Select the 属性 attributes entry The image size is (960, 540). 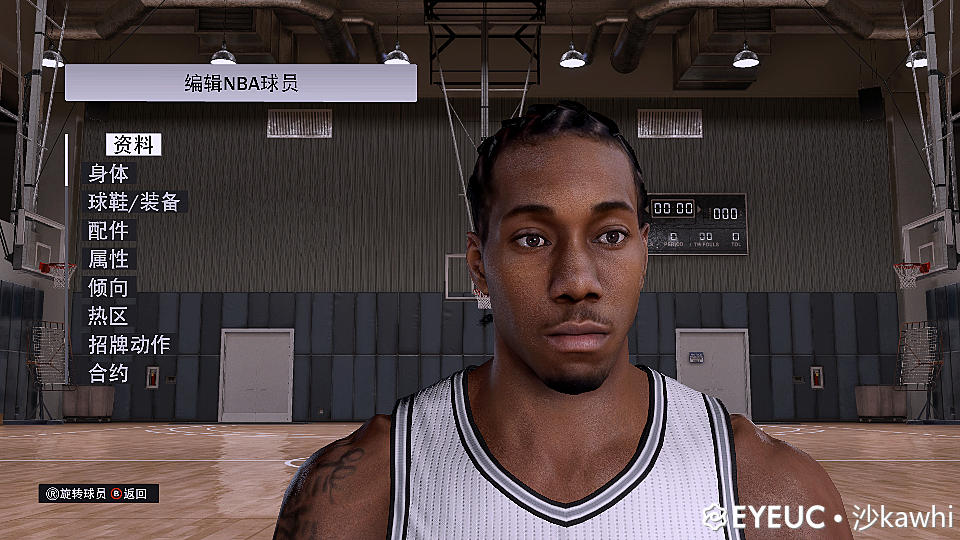point(108,259)
